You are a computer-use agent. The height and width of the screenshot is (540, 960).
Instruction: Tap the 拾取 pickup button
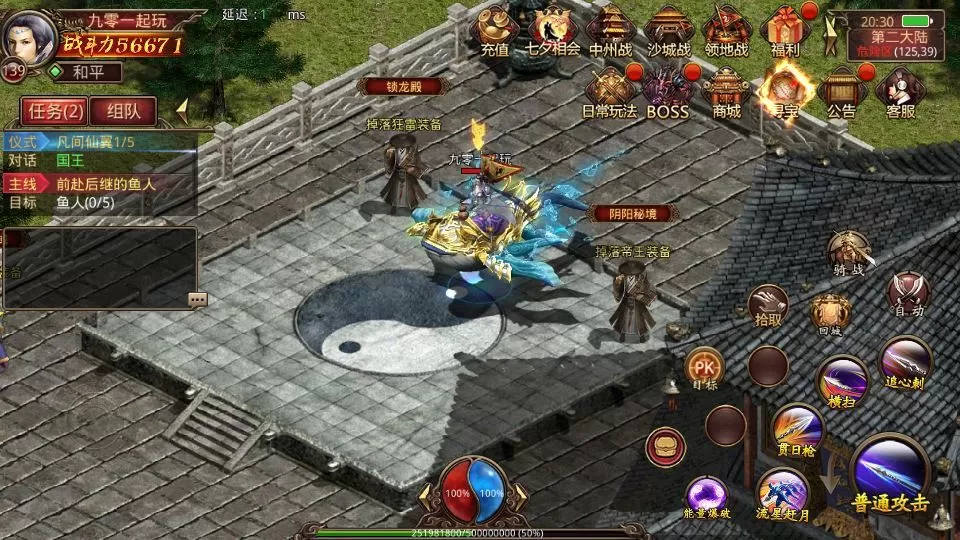click(x=768, y=305)
